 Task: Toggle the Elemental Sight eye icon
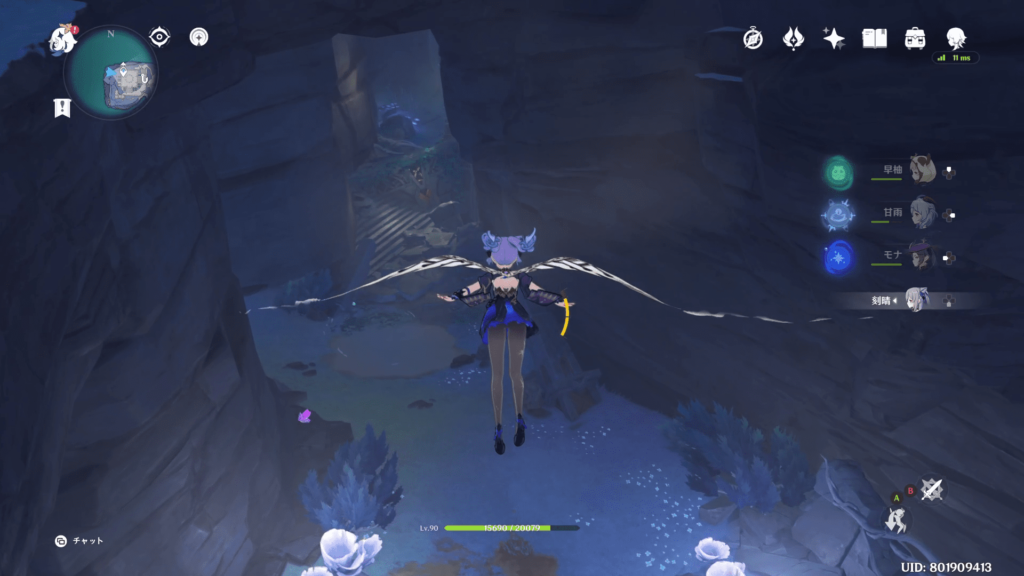(159, 37)
